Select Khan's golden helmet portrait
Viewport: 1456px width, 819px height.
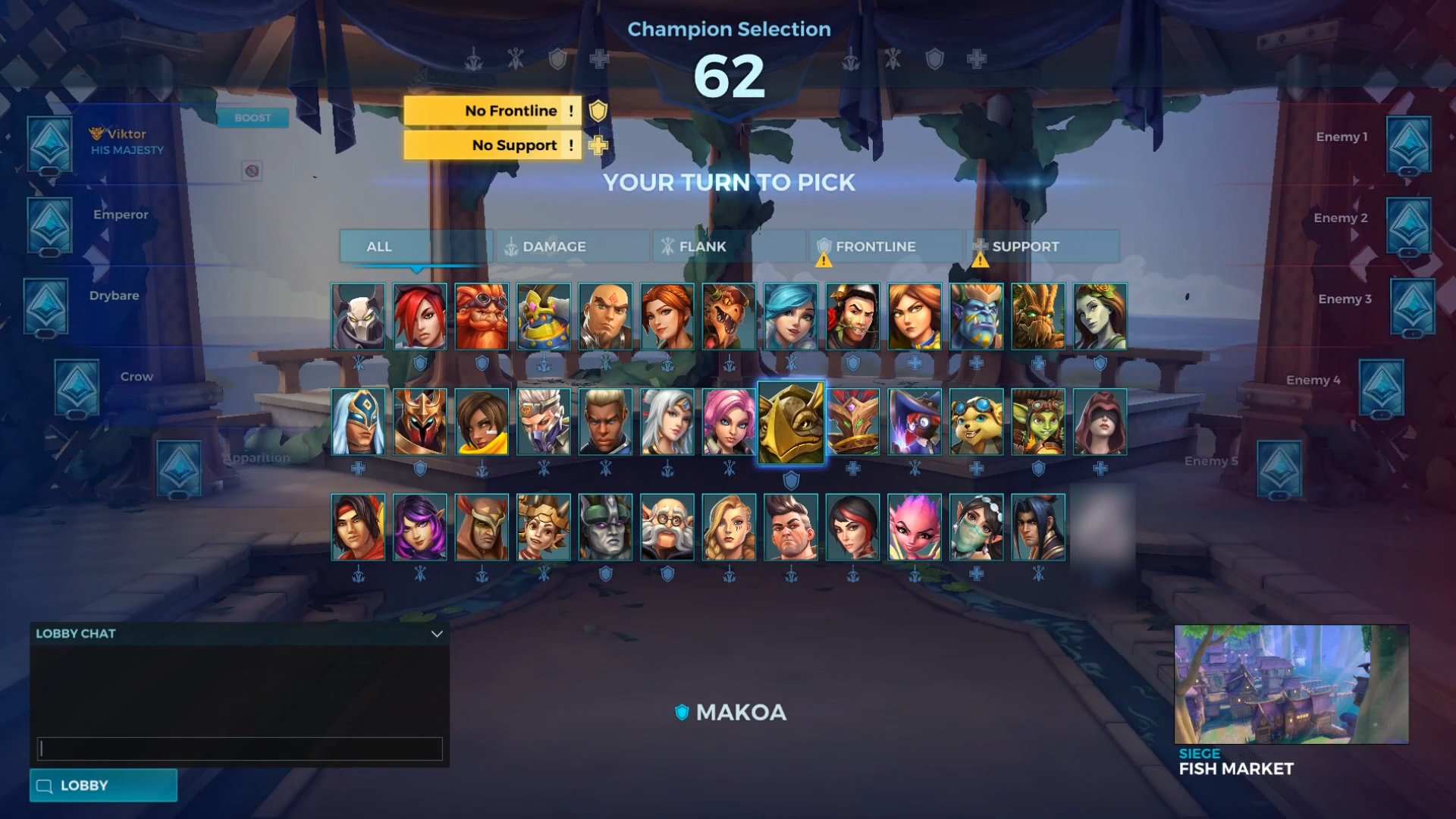[x=420, y=422]
